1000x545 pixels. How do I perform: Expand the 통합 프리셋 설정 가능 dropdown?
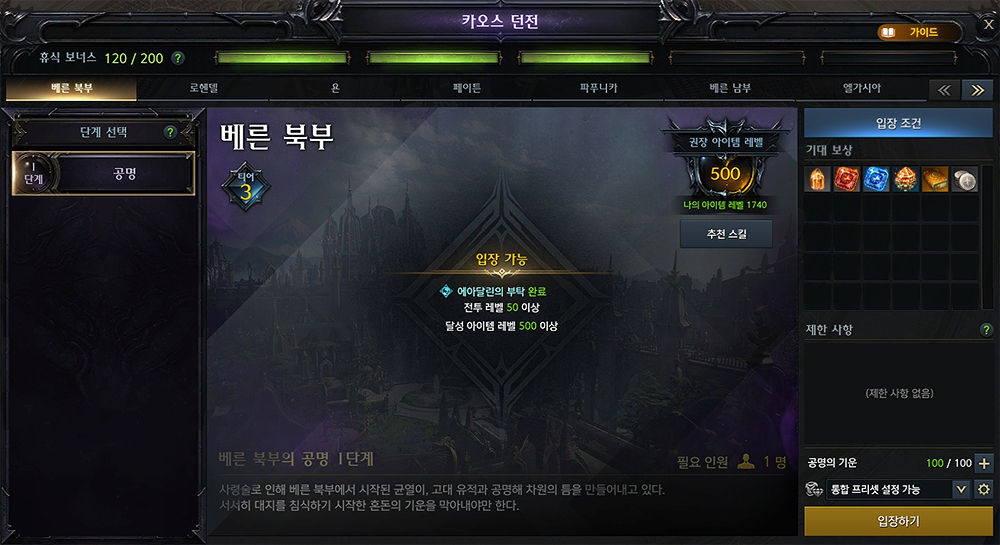pos(961,489)
